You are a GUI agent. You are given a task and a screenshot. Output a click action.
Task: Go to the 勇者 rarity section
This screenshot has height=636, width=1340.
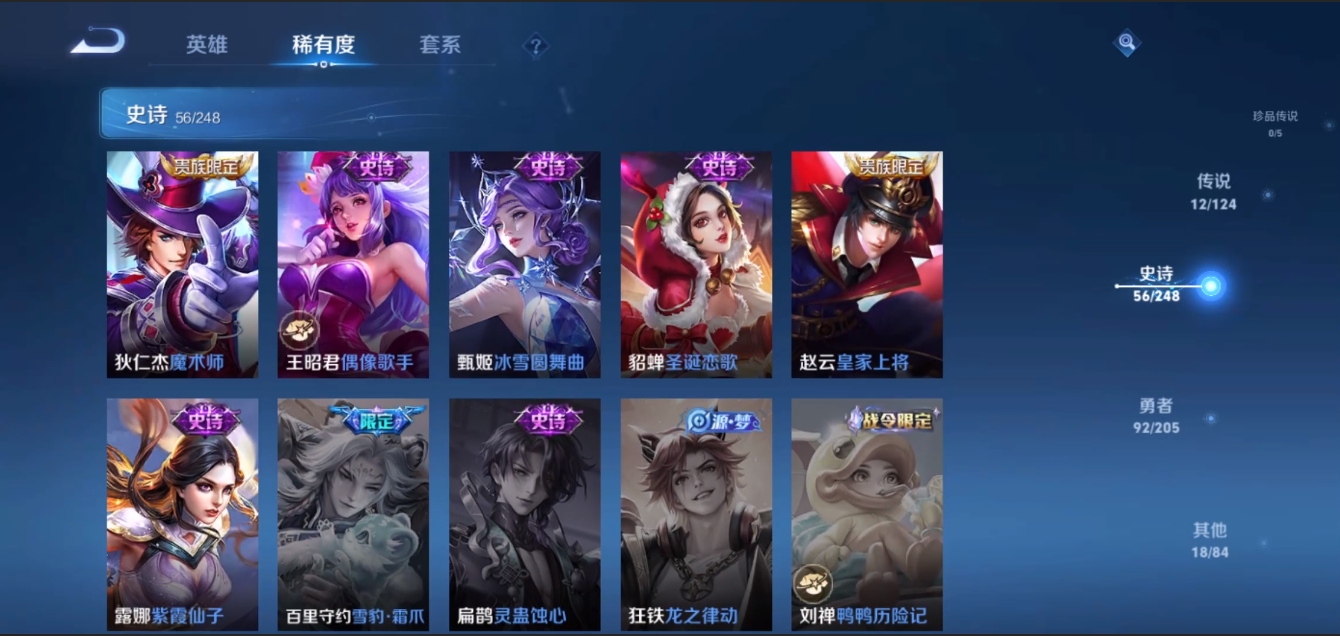(1156, 415)
